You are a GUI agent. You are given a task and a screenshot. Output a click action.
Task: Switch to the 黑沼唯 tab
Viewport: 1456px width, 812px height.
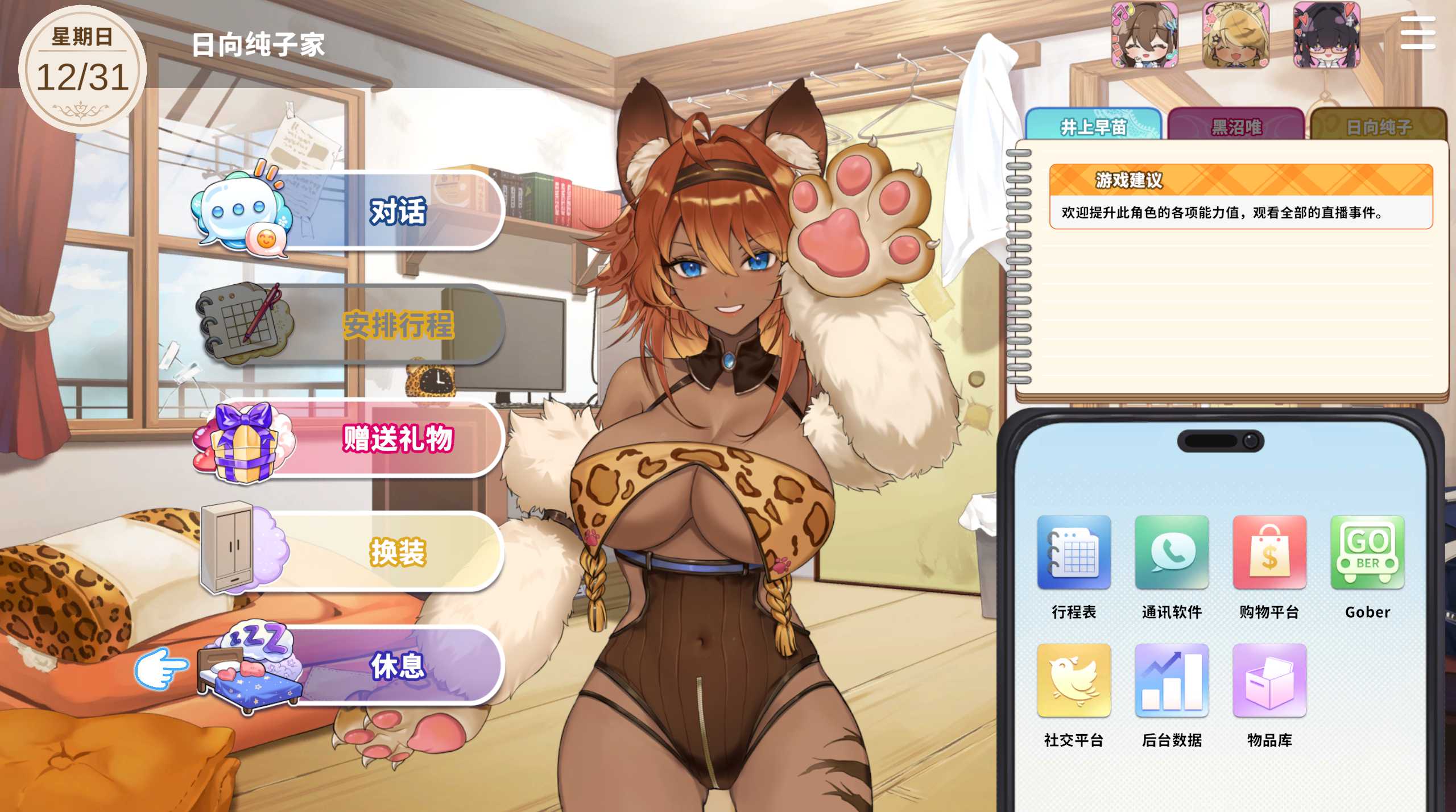tap(1236, 126)
